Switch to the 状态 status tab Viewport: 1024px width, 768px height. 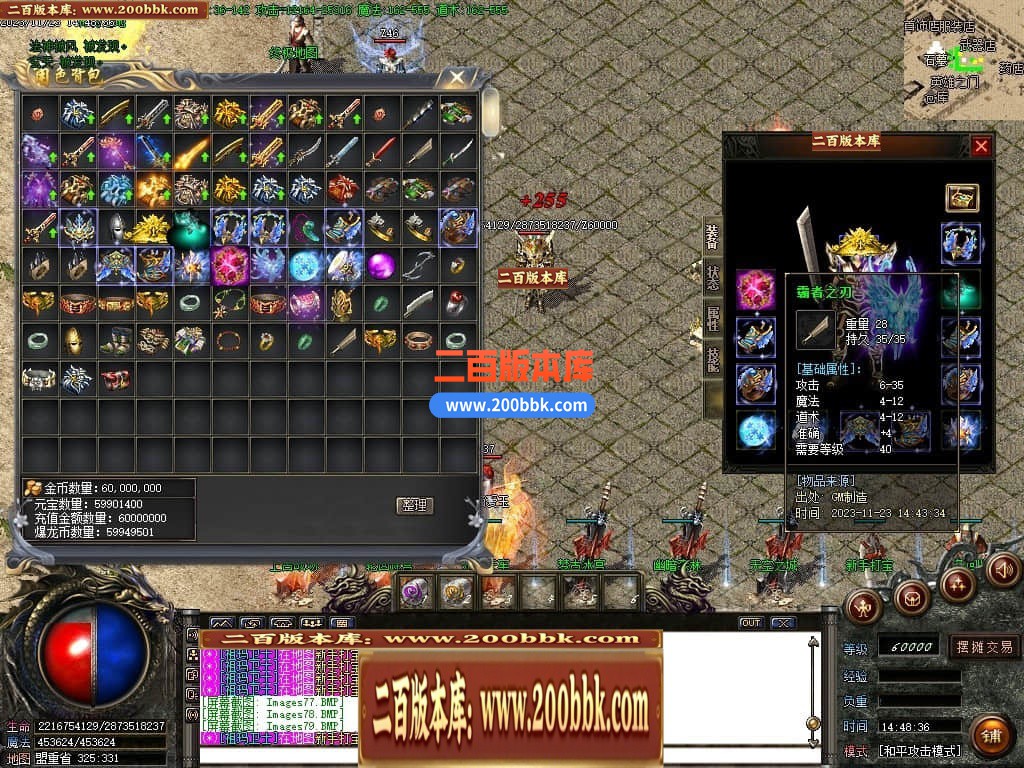pos(712,279)
